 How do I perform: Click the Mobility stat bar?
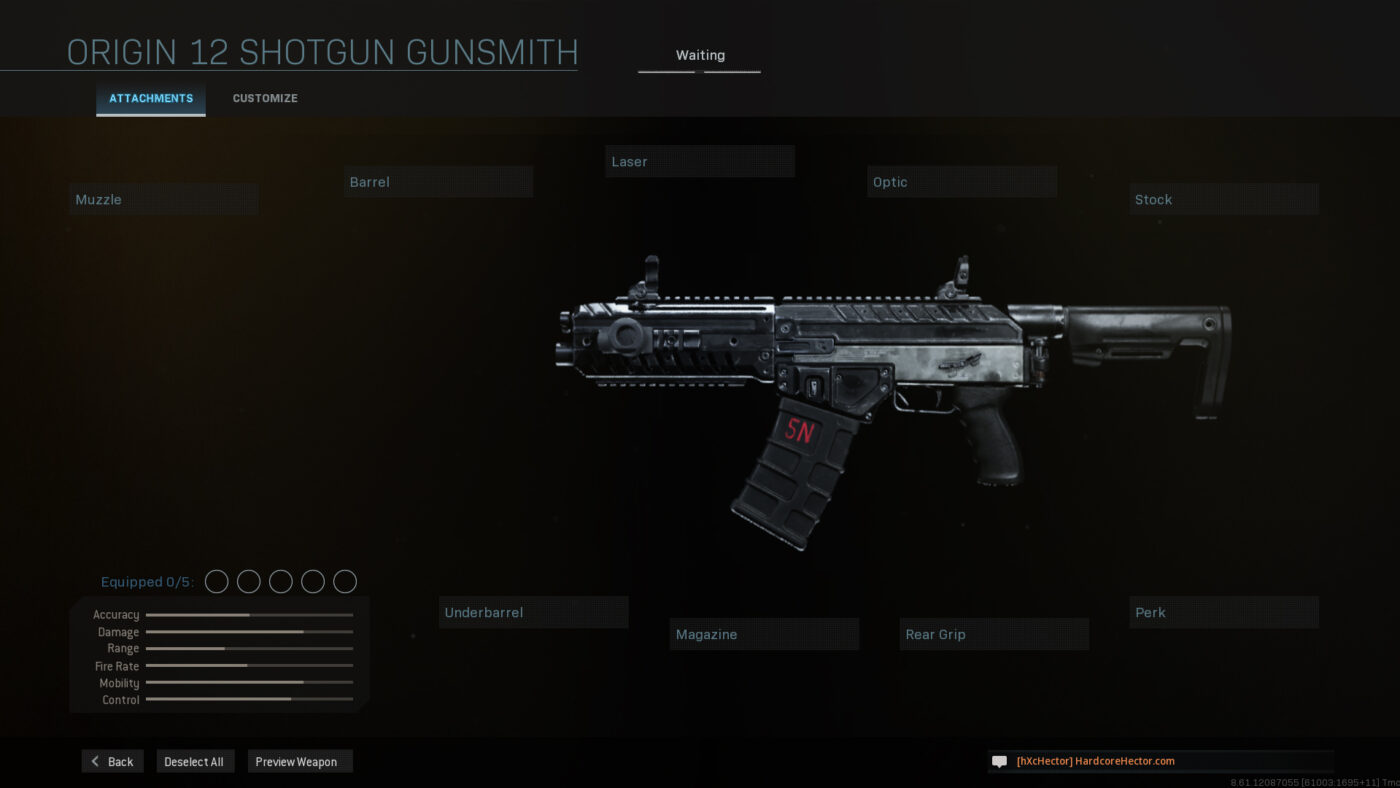[x=248, y=683]
